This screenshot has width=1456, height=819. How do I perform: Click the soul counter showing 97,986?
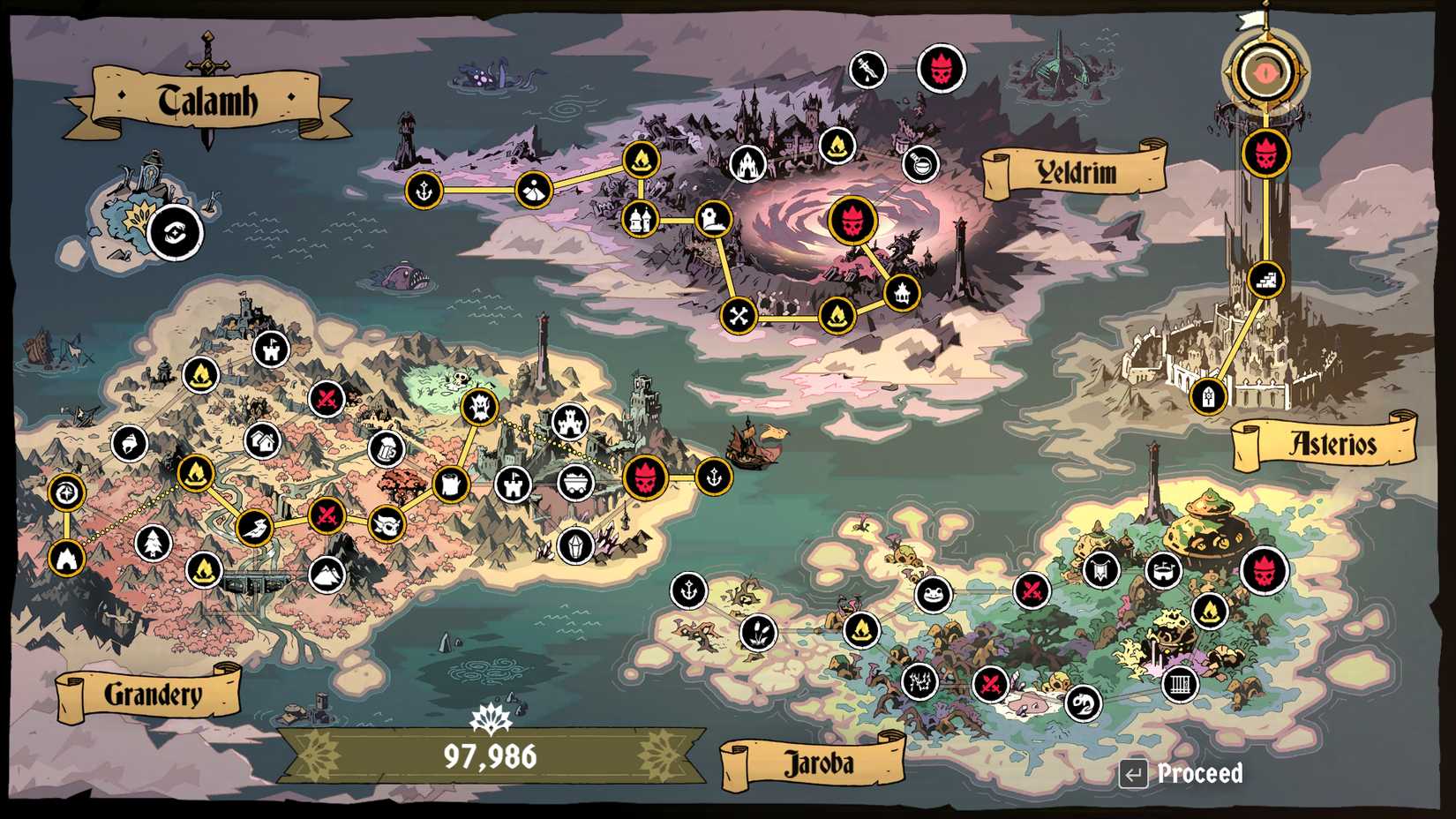click(x=490, y=755)
